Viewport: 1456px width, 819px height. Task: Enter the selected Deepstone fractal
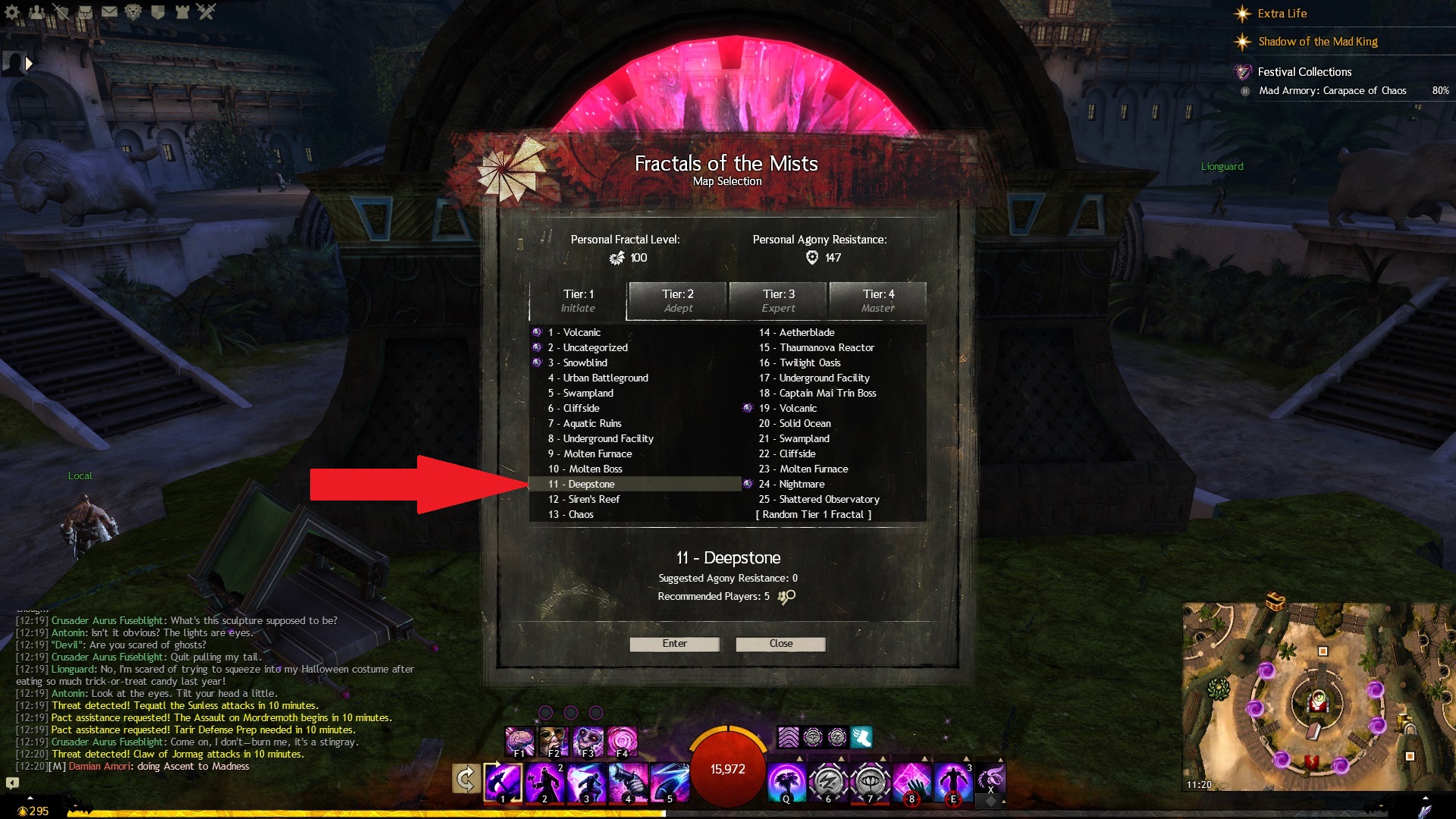point(674,644)
